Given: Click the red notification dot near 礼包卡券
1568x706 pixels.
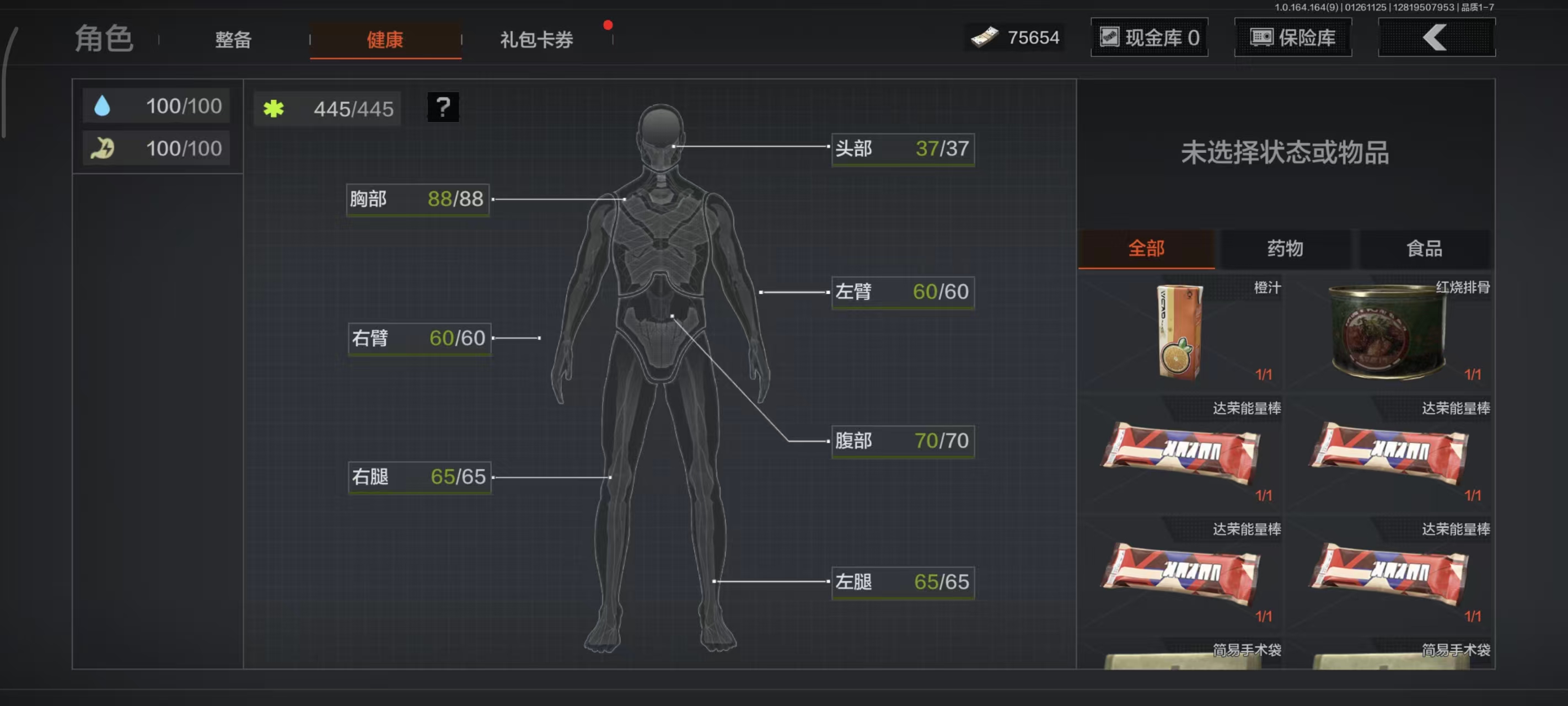Looking at the screenshot, I should [x=608, y=24].
